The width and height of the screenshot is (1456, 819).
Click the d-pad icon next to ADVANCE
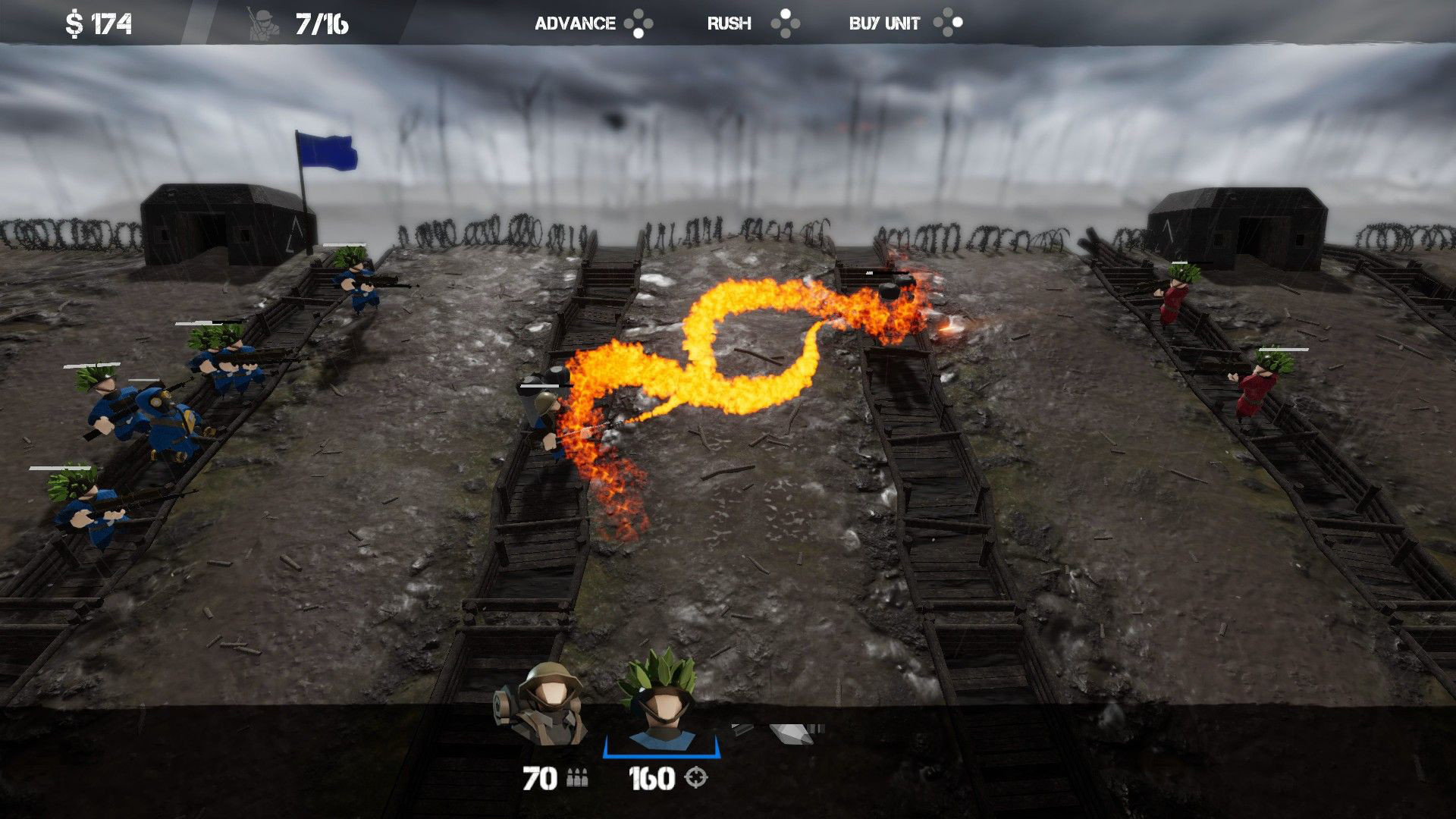pyautogui.click(x=639, y=23)
